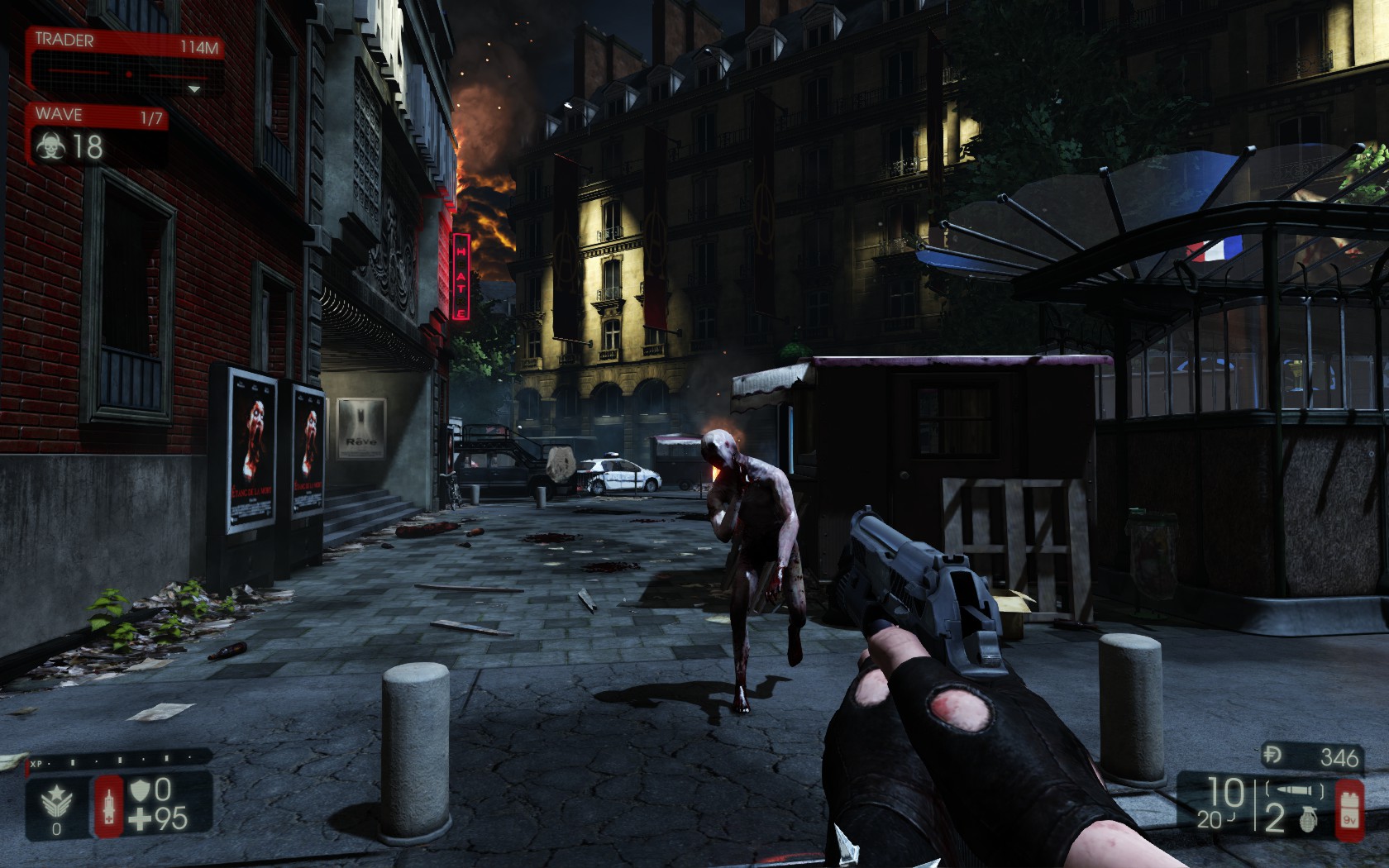Click the armor shield icon
This screenshot has width=1389, height=868.
(139, 790)
